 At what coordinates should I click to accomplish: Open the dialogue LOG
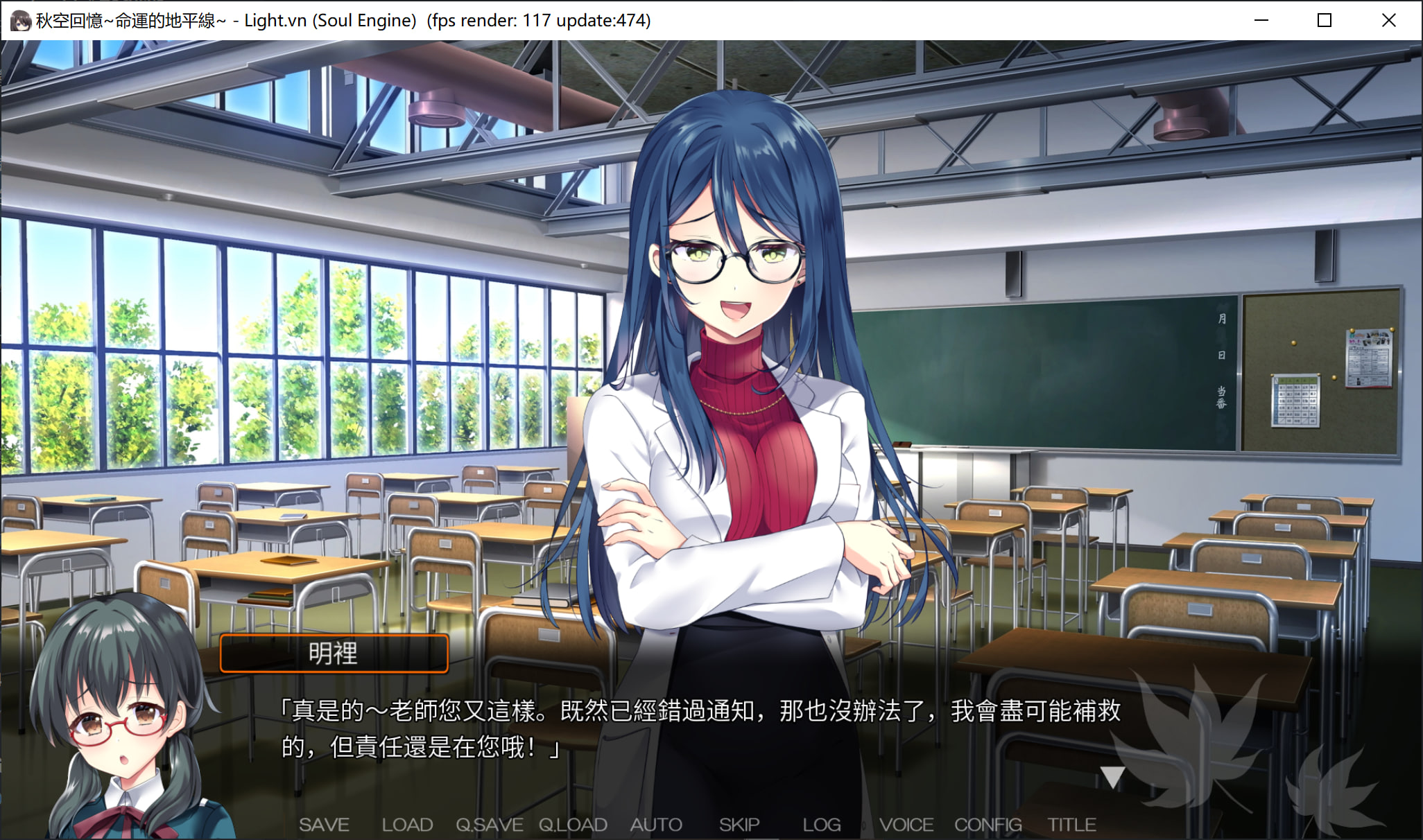[822, 825]
